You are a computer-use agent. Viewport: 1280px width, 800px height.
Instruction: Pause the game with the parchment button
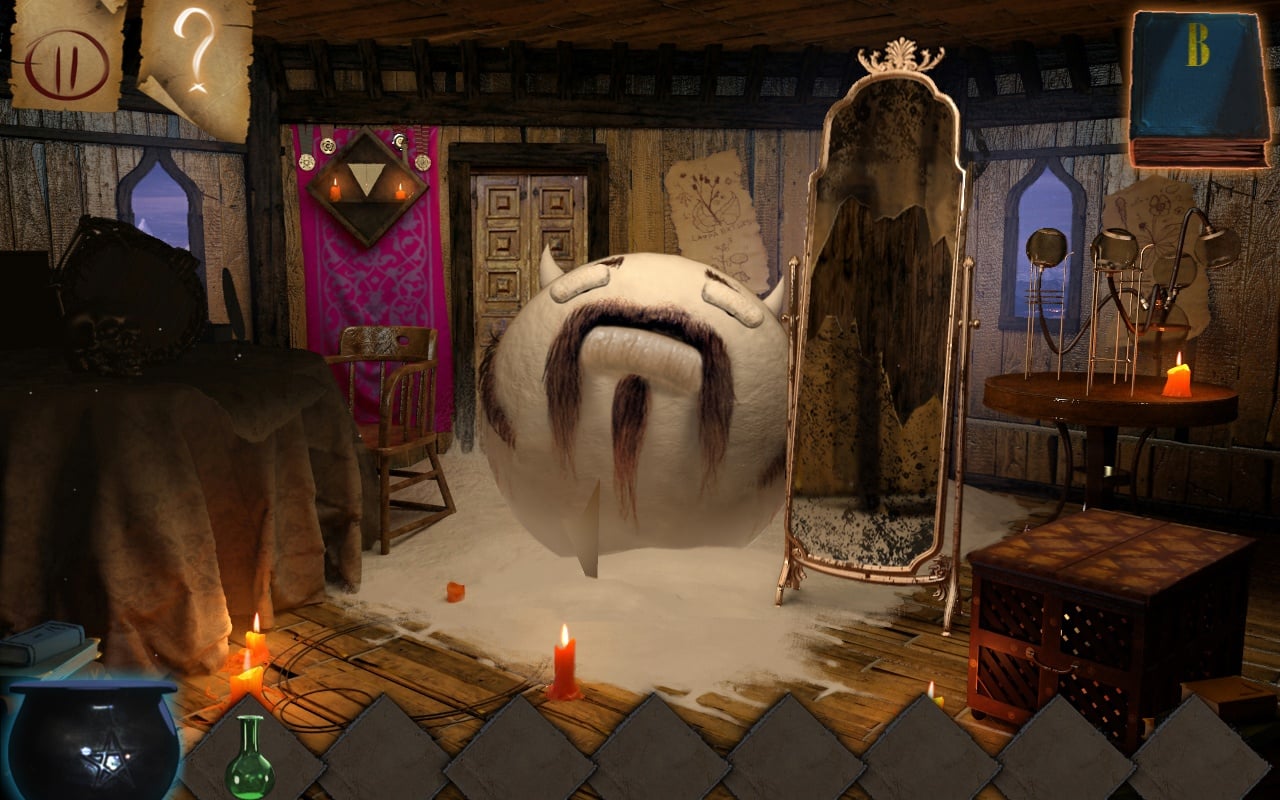coord(66,55)
